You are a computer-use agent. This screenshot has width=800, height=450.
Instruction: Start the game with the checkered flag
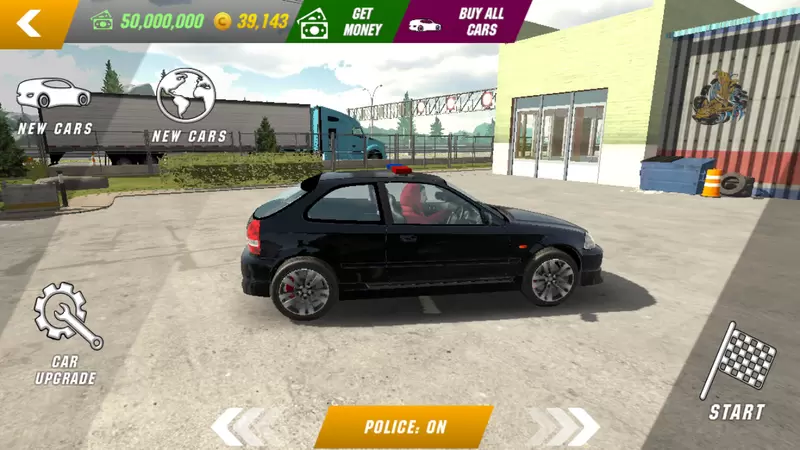pyautogui.click(x=741, y=370)
